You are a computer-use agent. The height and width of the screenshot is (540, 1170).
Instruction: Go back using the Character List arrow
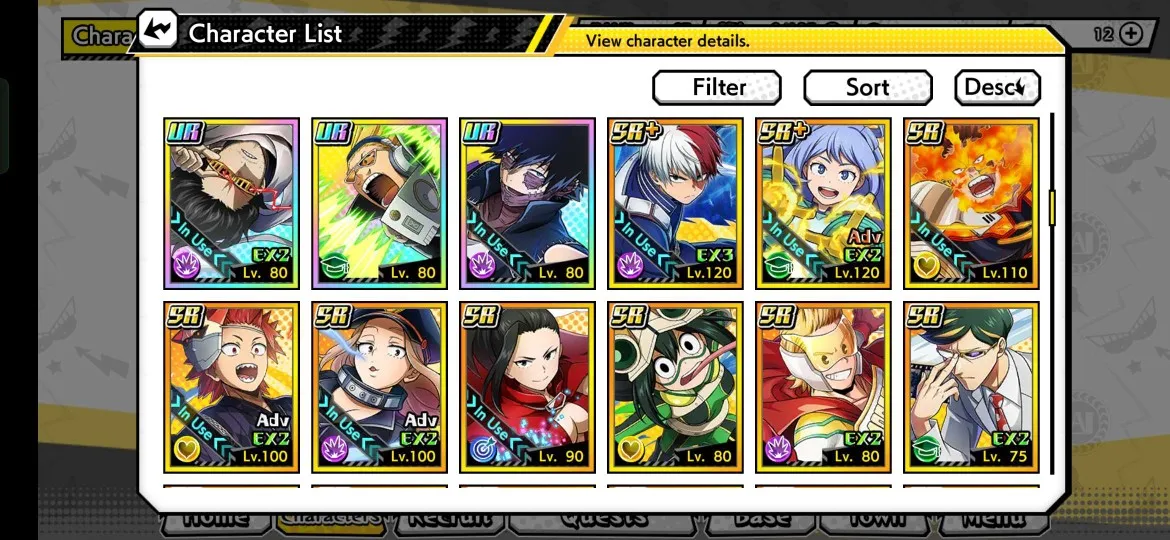click(156, 30)
